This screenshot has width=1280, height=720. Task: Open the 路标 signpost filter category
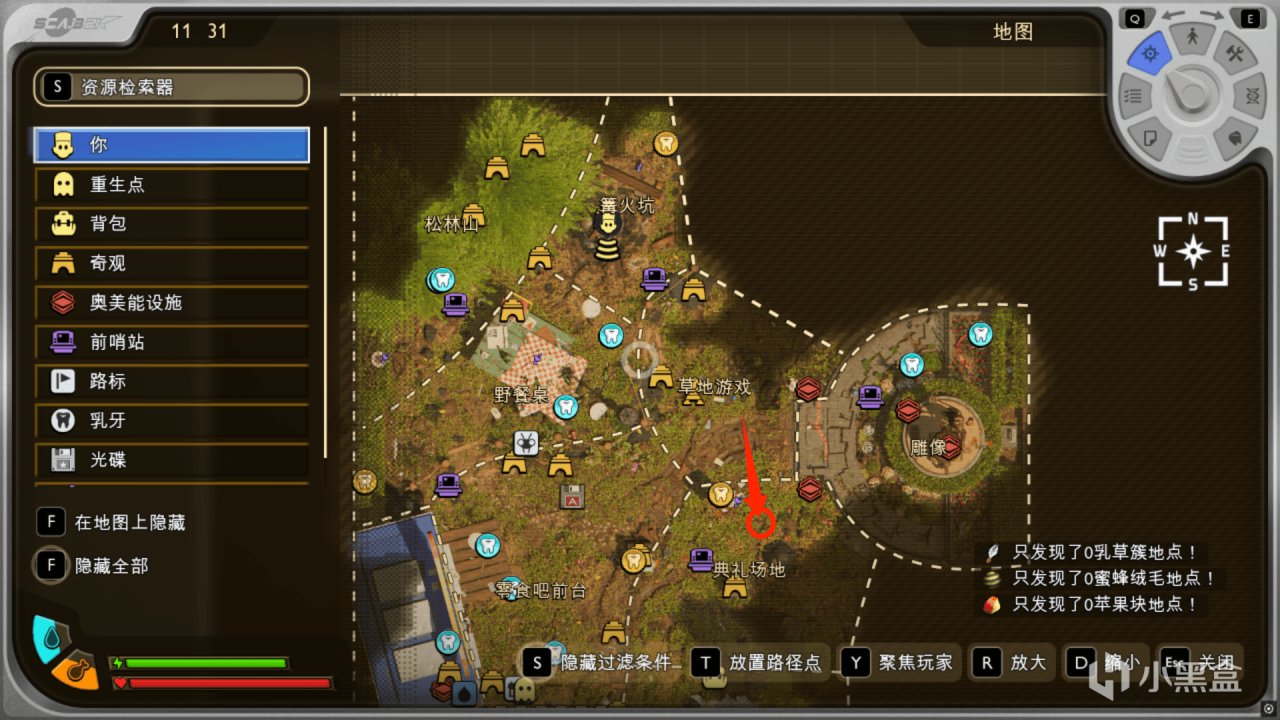170,381
